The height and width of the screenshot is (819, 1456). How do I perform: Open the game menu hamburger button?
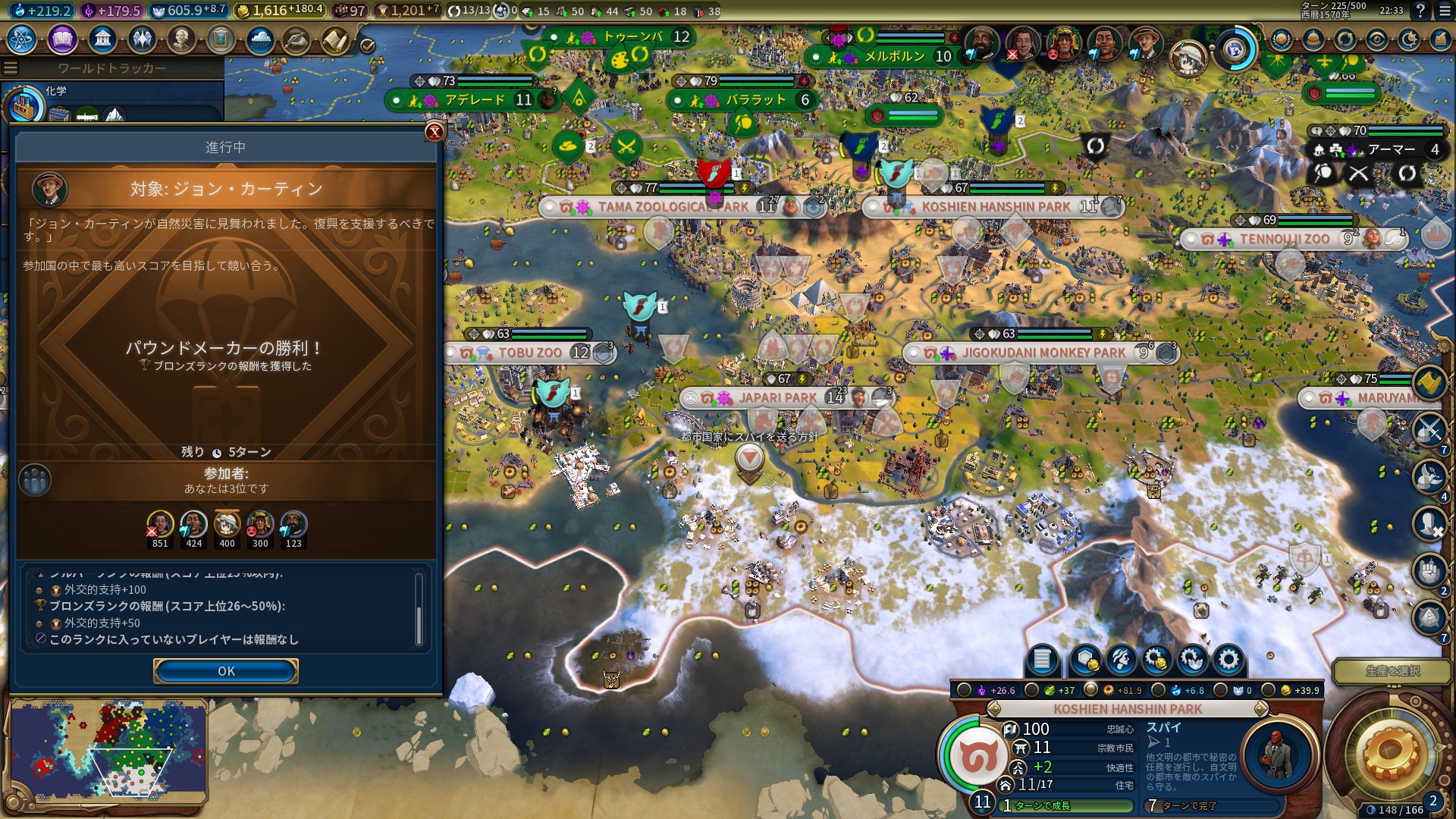pos(1441,11)
